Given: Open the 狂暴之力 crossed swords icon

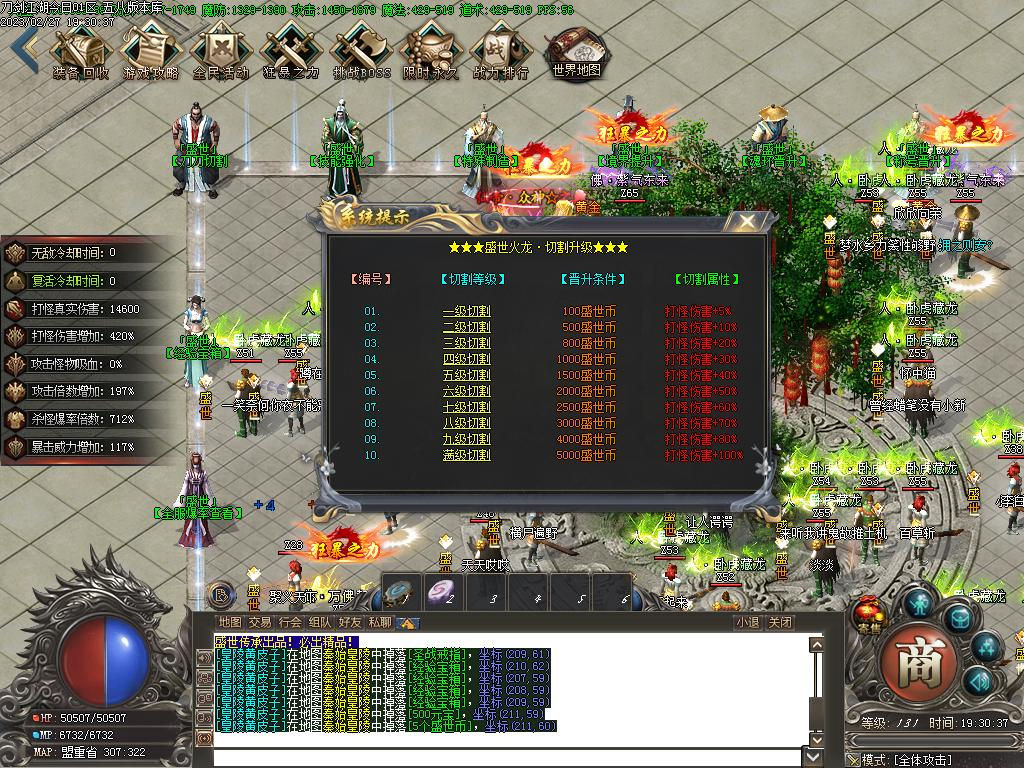Looking at the screenshot, I should point(290,50).
